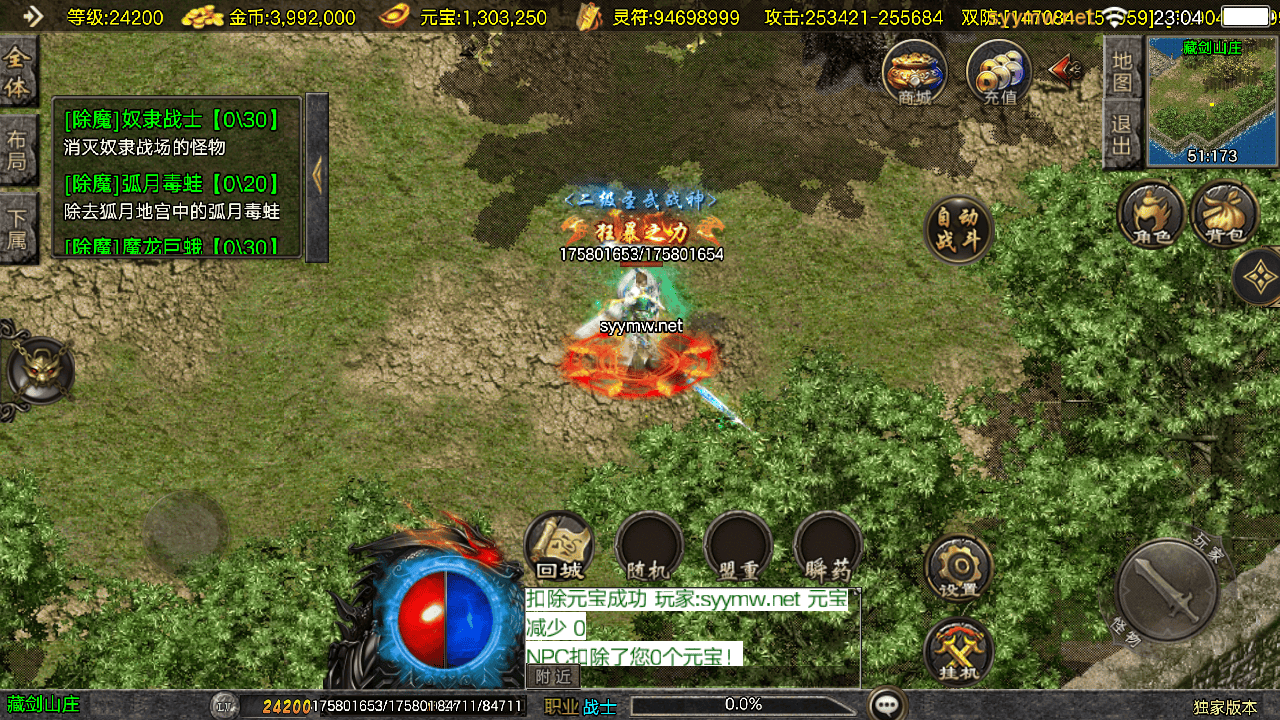This screenshot has height=720, width=1280.
Task: Click the 退出 exit button
Action: click(x=1122, y=136)
